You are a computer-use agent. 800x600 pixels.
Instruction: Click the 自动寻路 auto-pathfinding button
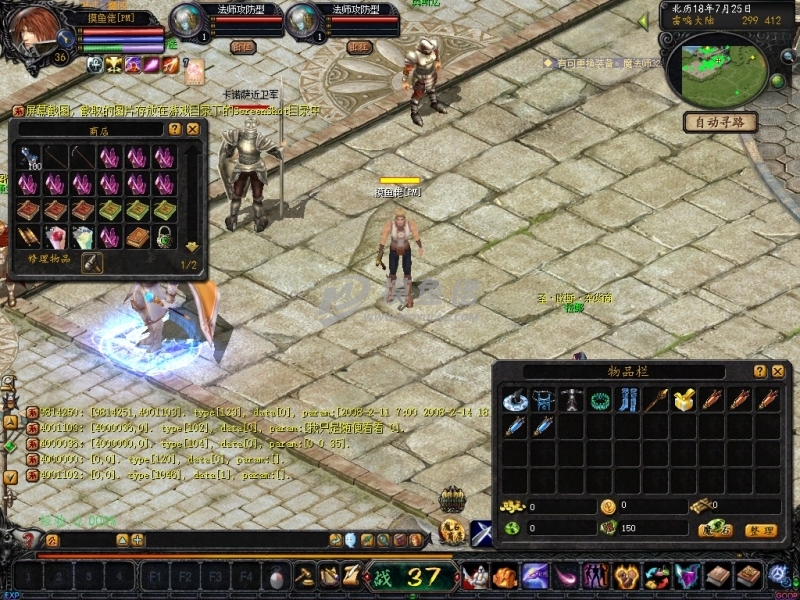pos(719,122)
